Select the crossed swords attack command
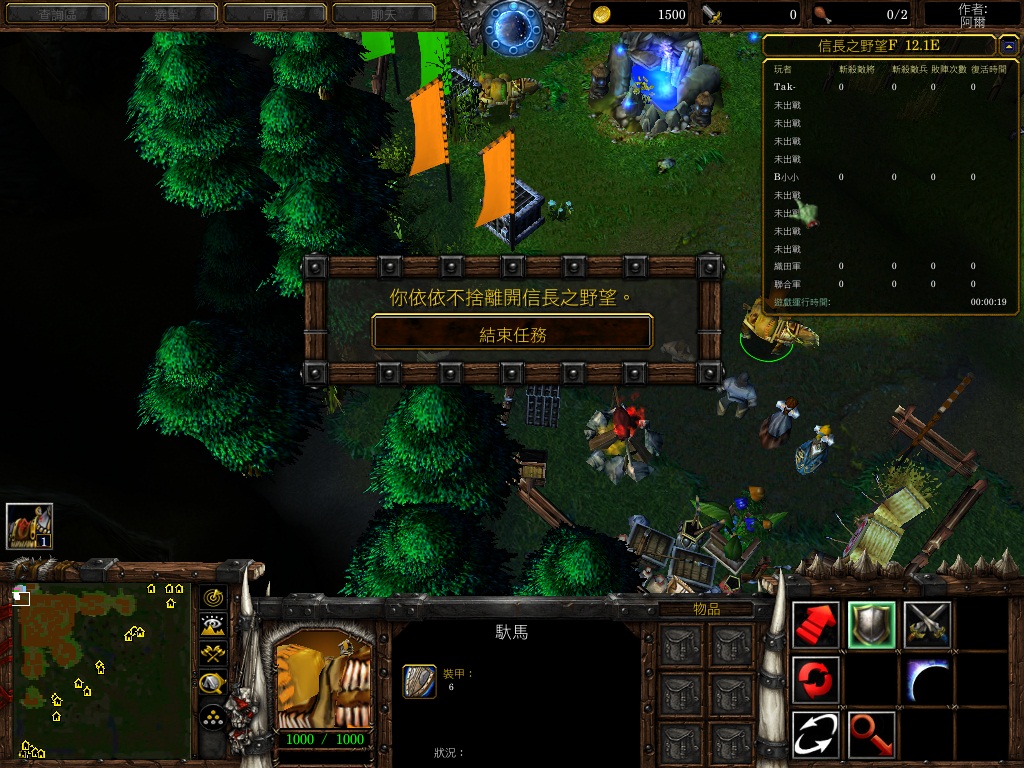The width and height of the screenshot is (1024, 768). pyautogui.click(x=928, y=625)
